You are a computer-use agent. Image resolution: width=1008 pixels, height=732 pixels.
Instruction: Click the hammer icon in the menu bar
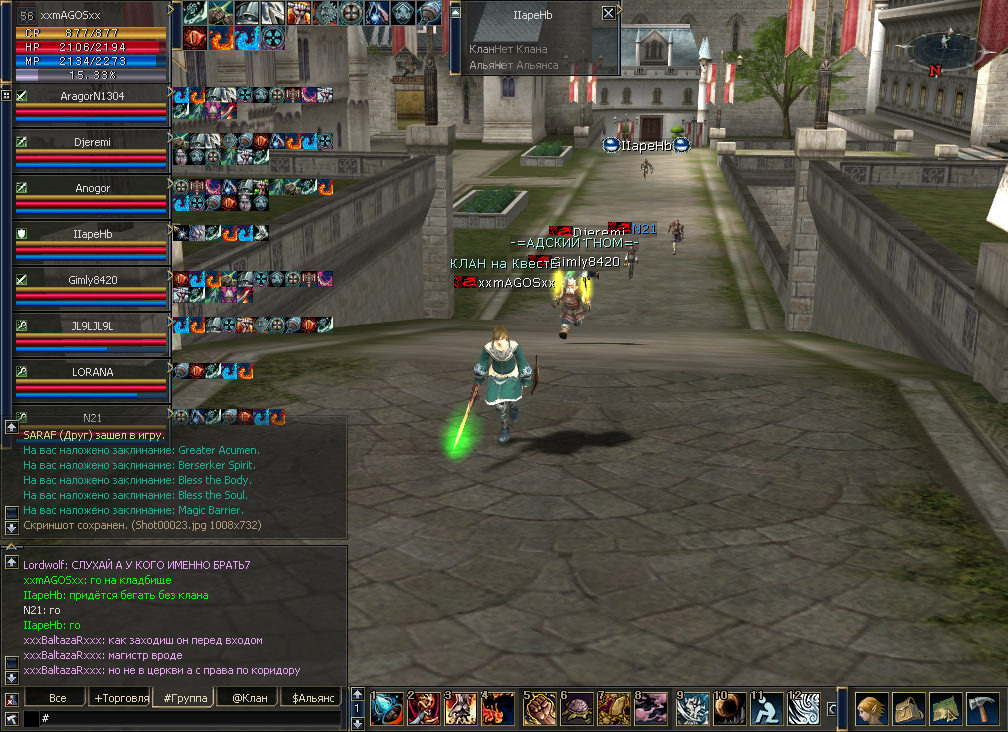pyautogui.click(x=984, y=708)
